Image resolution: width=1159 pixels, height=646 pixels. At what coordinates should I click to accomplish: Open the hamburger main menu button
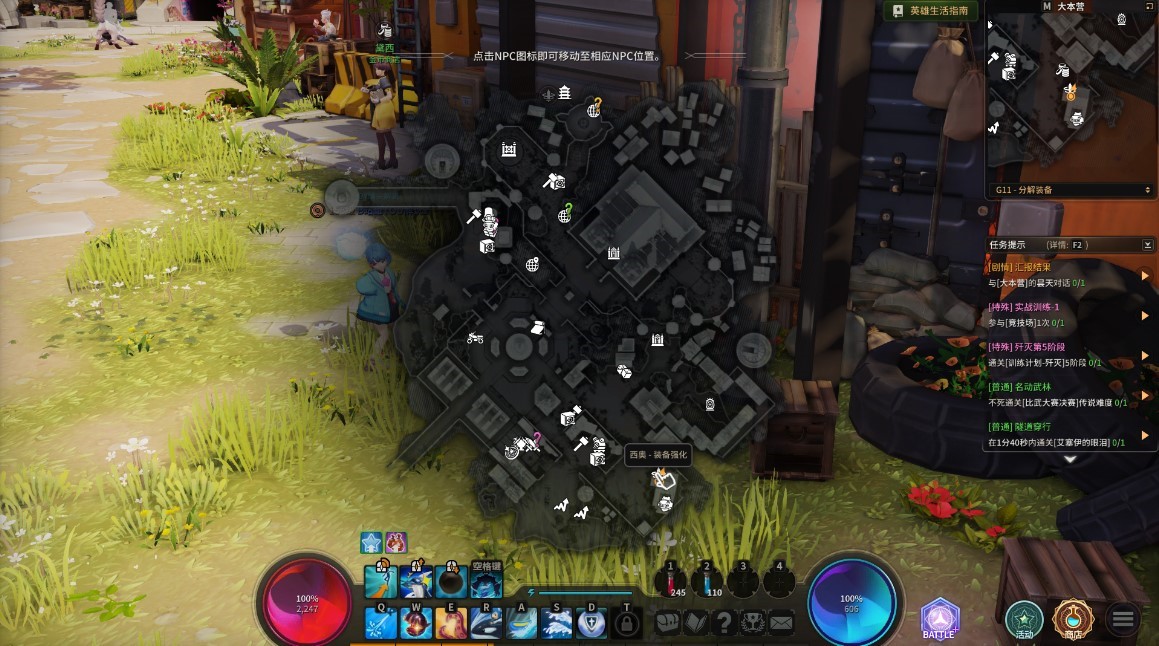pos(1123,620)
